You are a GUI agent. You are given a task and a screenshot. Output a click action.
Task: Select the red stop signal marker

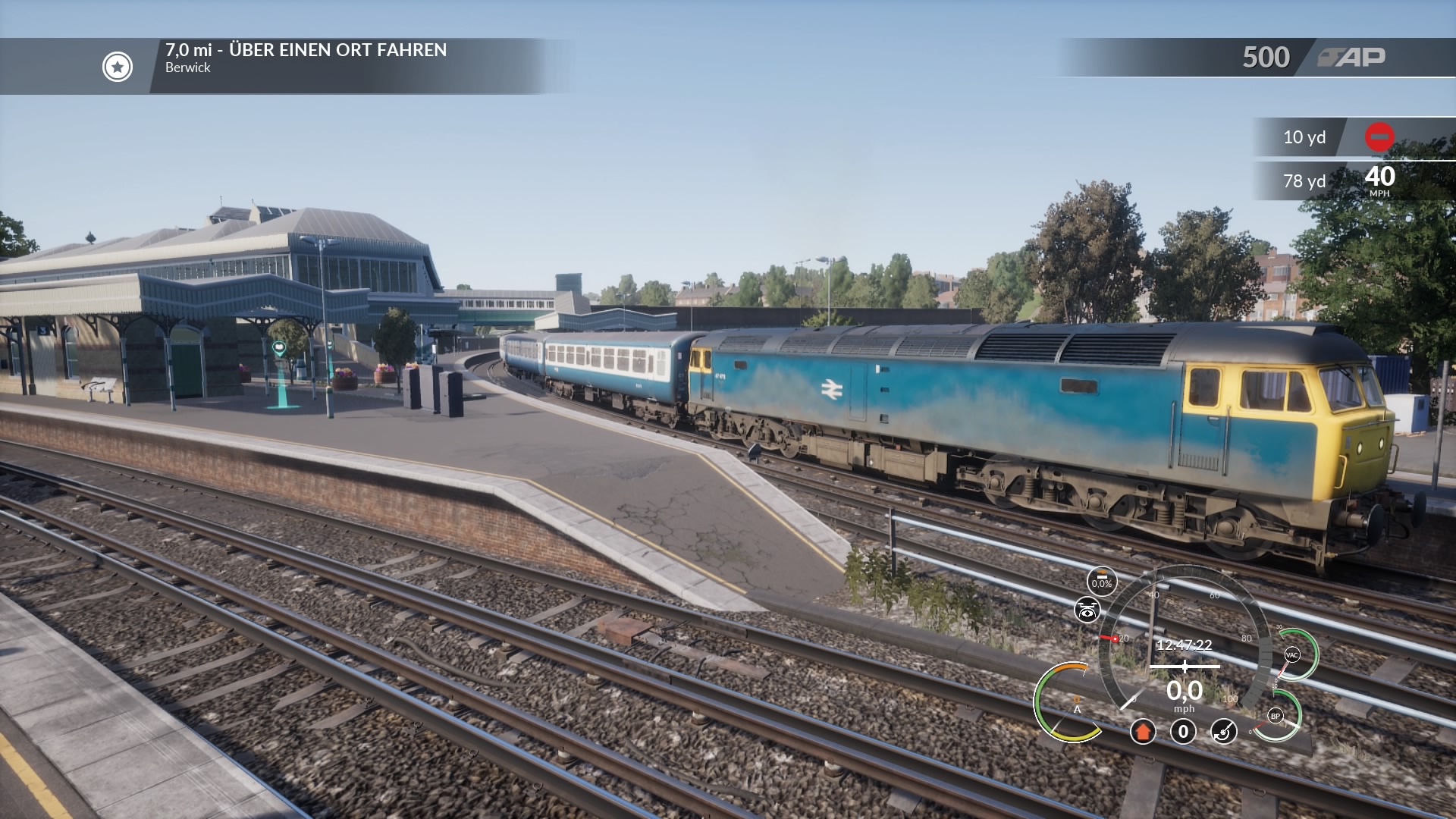click(x=1379, y=137)
